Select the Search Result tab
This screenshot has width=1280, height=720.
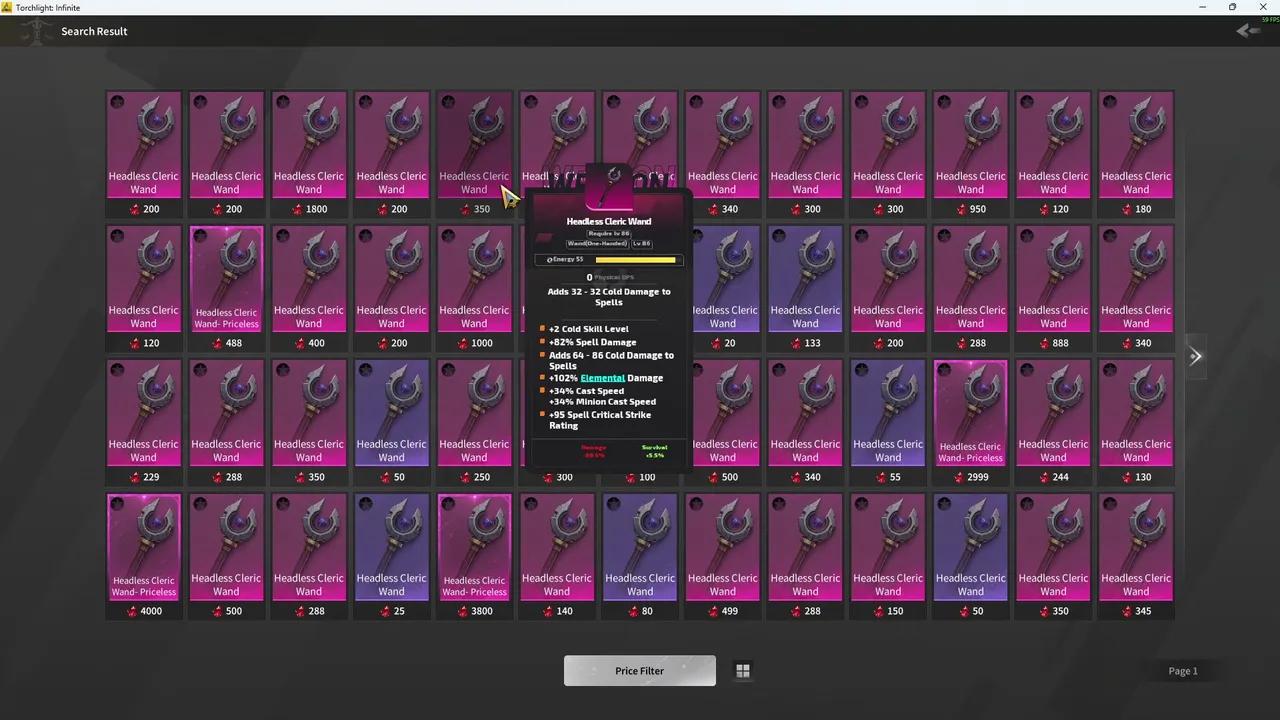94,30
